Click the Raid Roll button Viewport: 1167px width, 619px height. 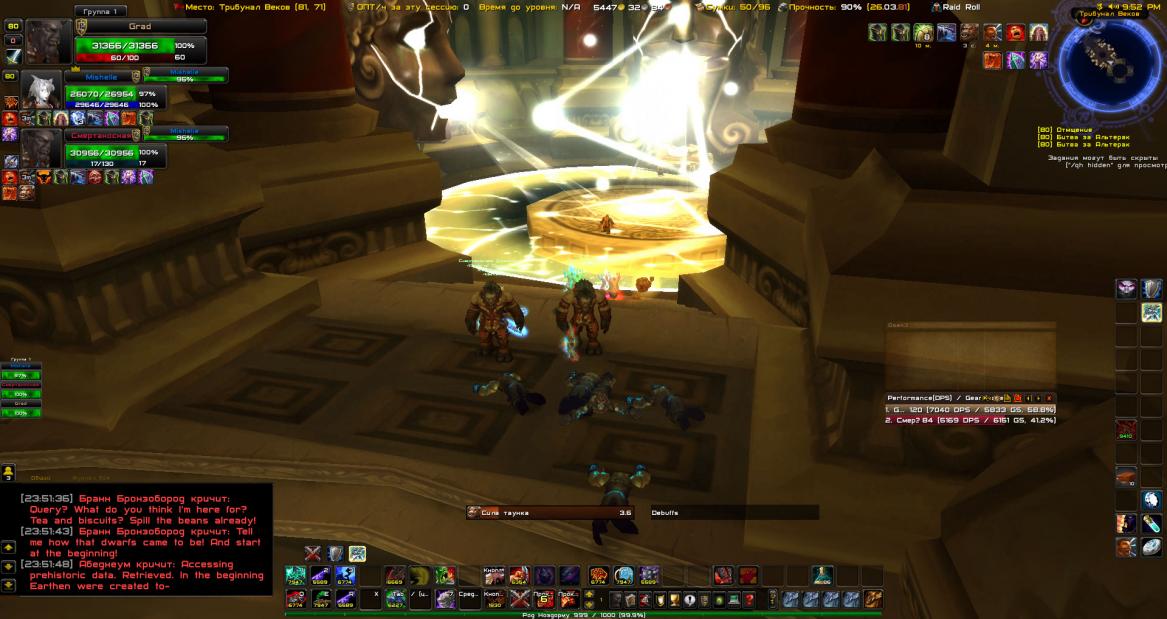(x=959, y=7)
